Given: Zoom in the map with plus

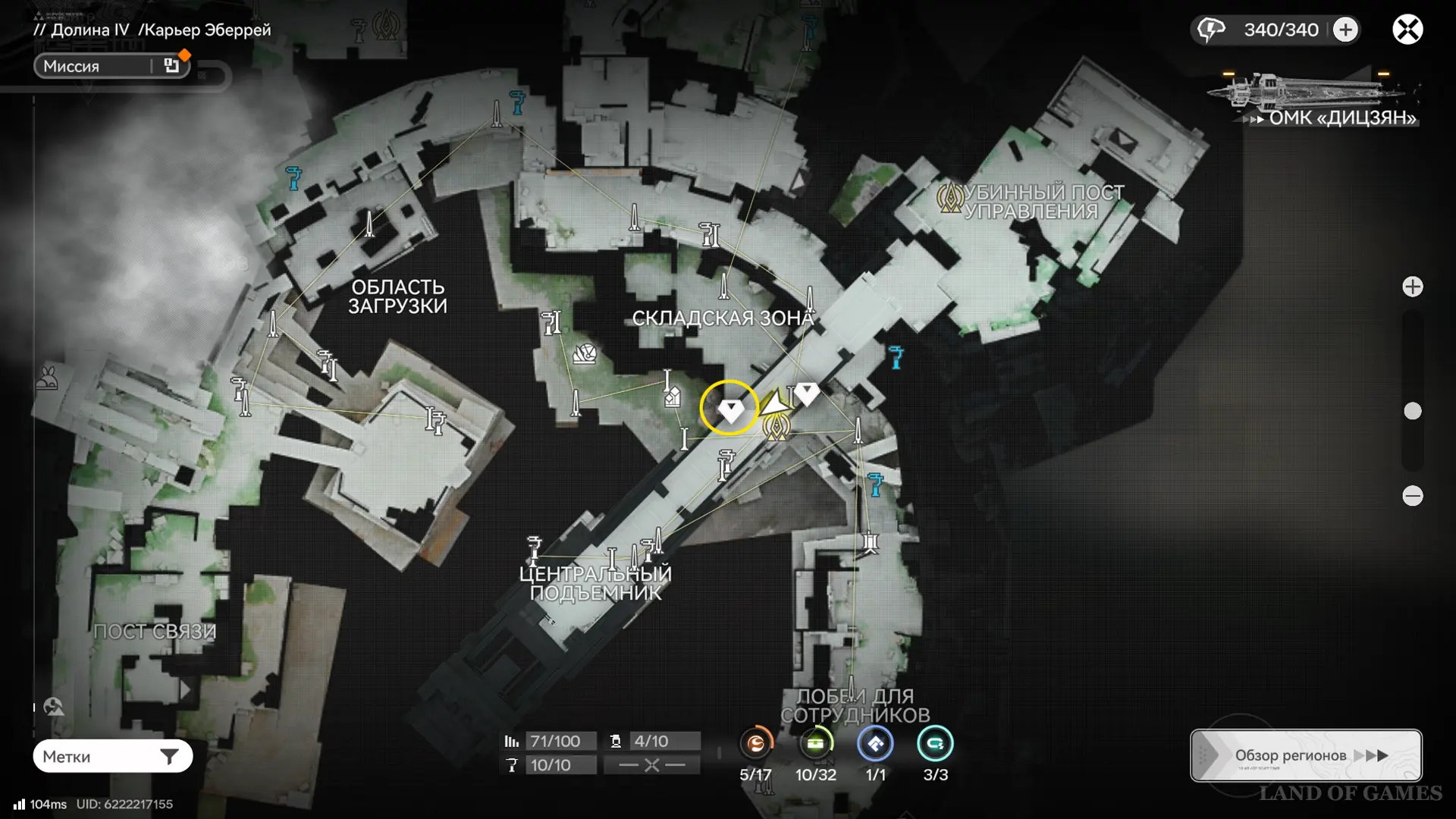Looking at the screenshot, I should 1412,287.
